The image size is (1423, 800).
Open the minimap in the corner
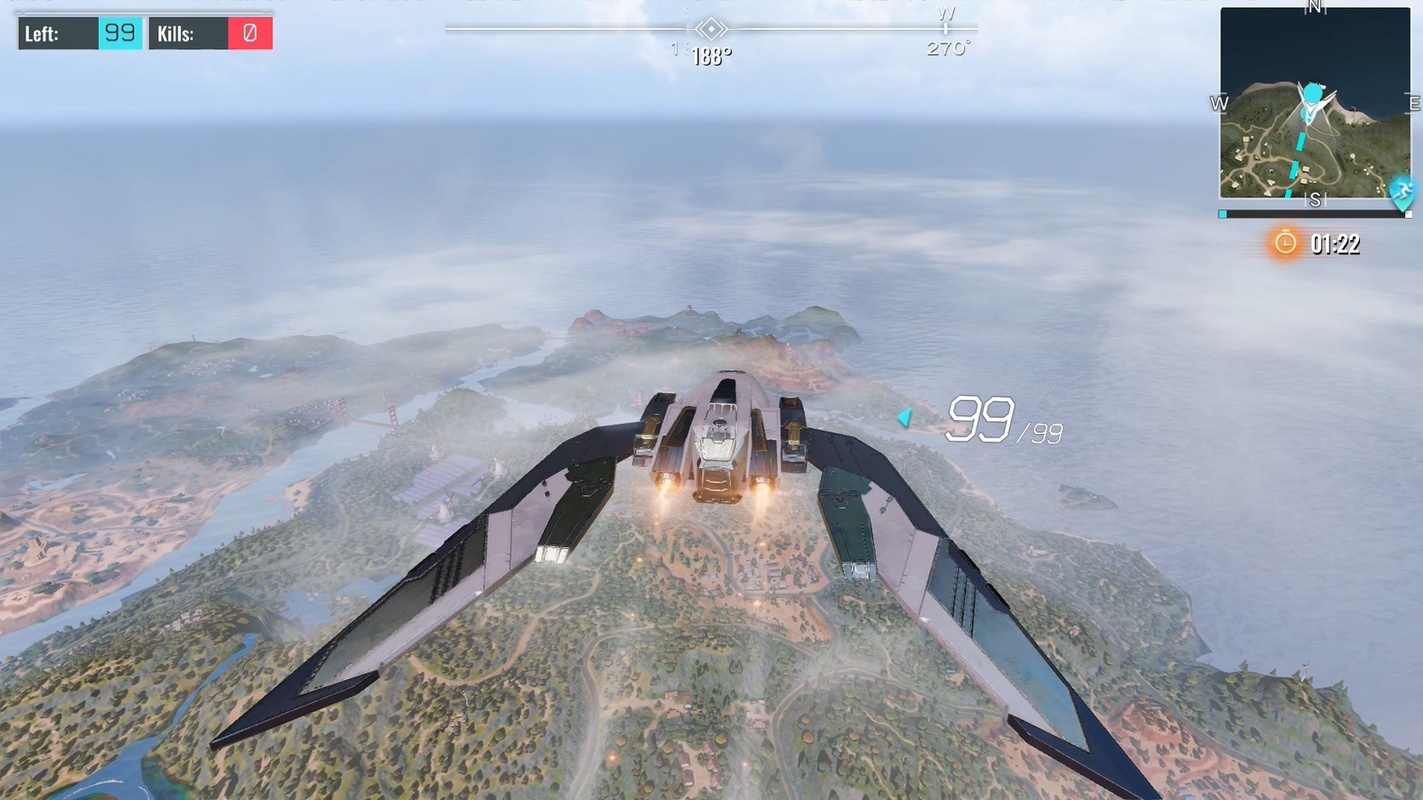(1314, 103)
